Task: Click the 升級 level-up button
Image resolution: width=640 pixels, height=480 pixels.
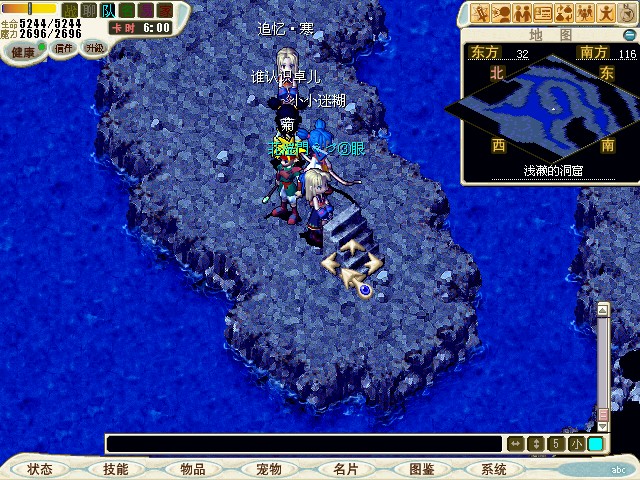Action: (x=94, y=48)
